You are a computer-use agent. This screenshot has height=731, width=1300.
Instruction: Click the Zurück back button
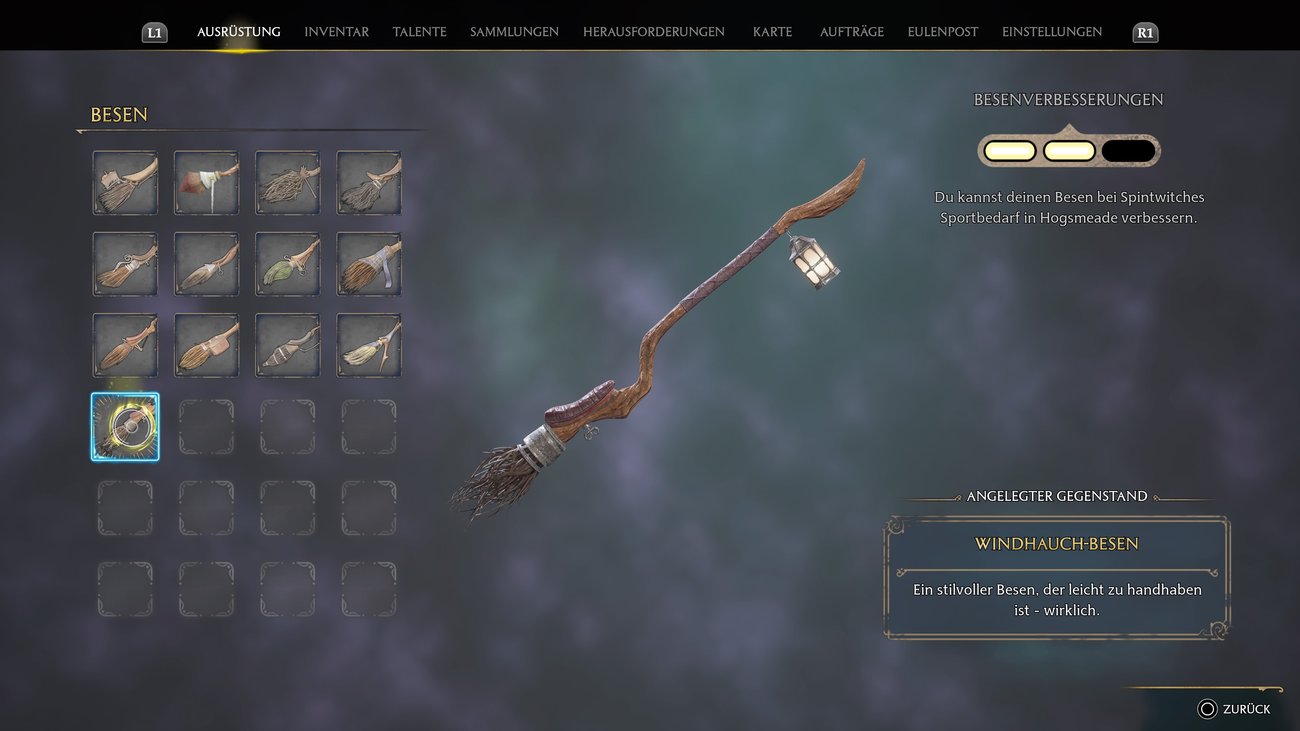[1234, 709]
